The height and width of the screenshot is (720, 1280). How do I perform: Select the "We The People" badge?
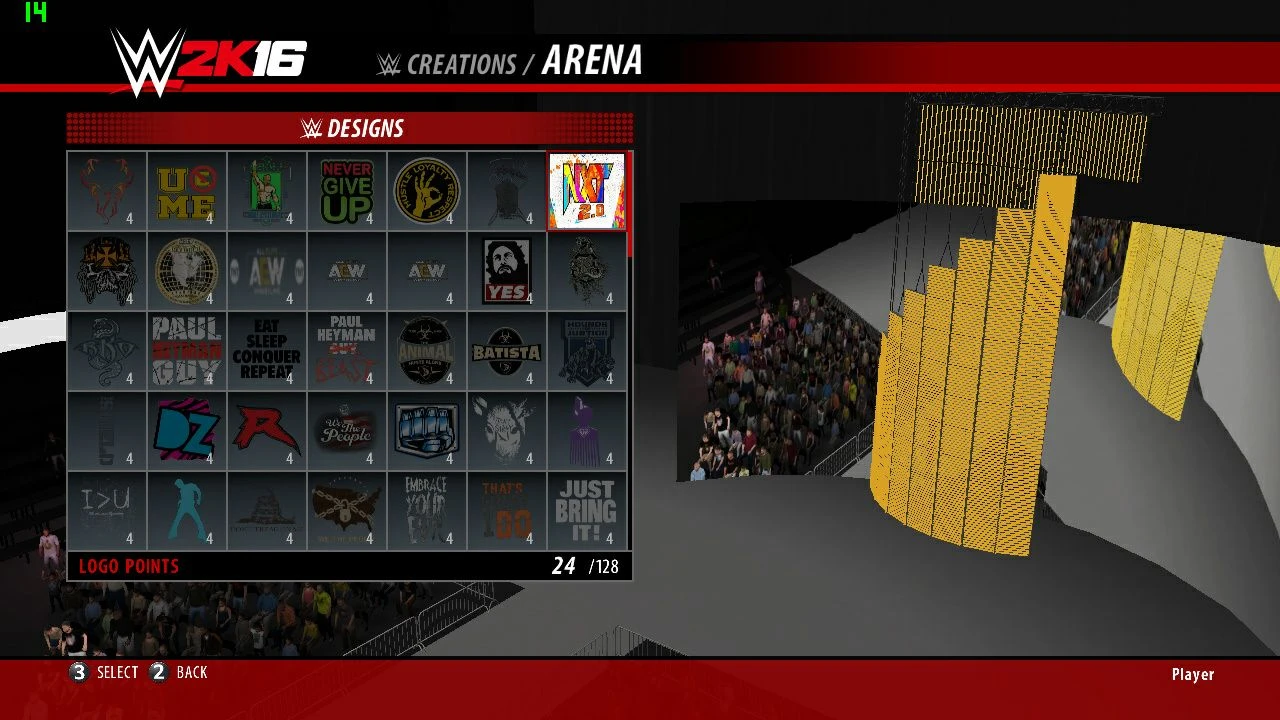tap(347, 432)
